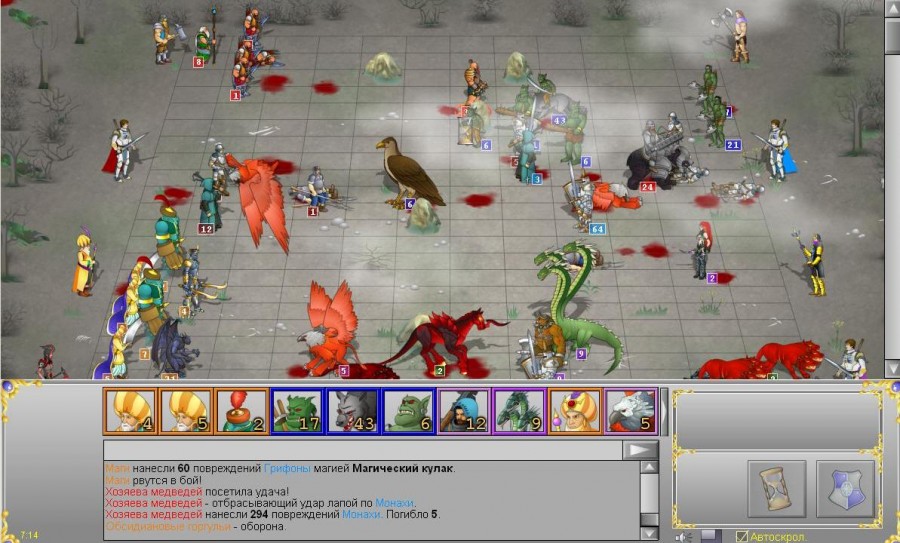Image resolution: width=900 pixels, height=543 pixels.
Task: Select the hydra portrait numbered 9
Action: 520,410
